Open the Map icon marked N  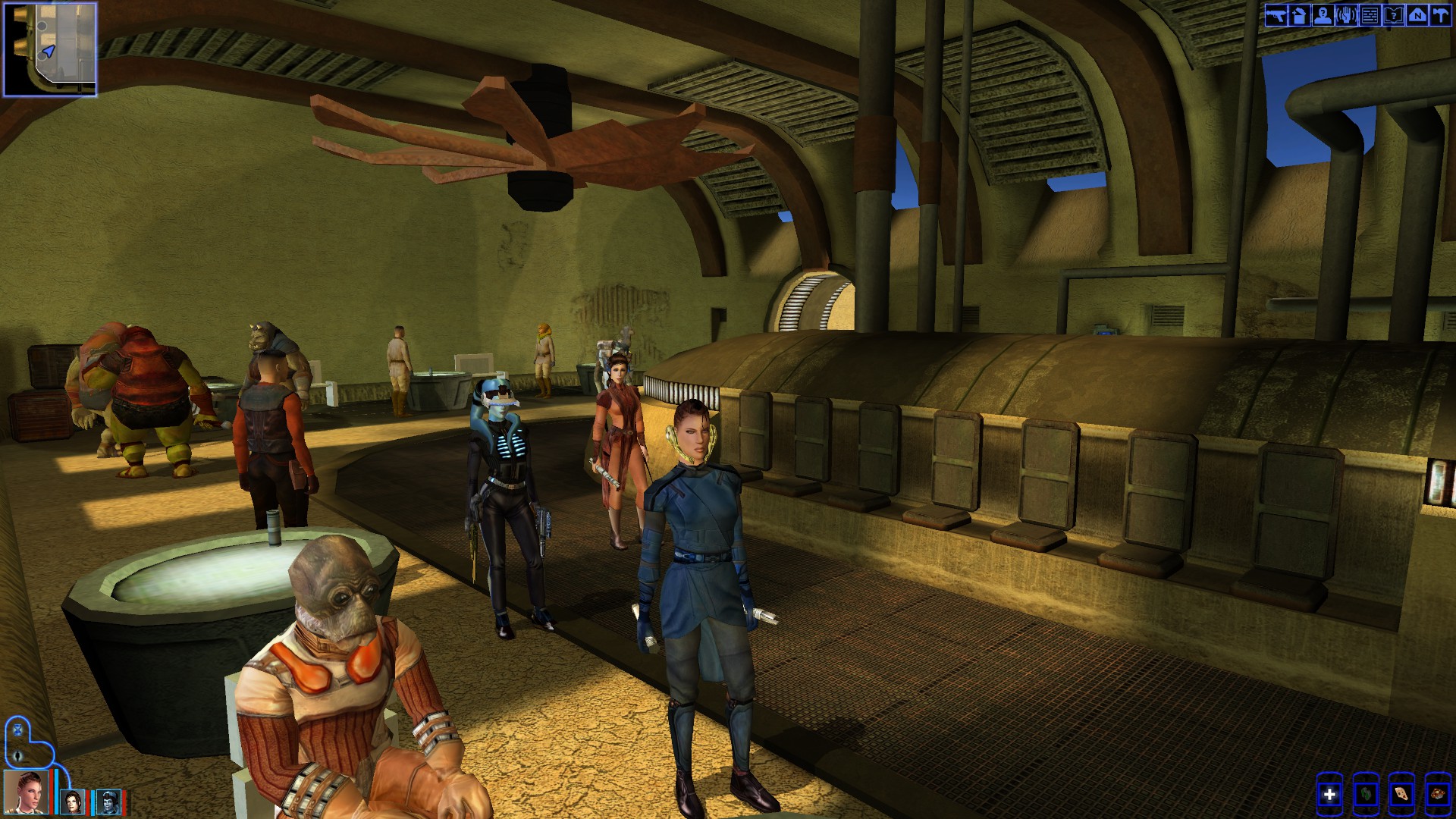click(x=1417, y=15)
